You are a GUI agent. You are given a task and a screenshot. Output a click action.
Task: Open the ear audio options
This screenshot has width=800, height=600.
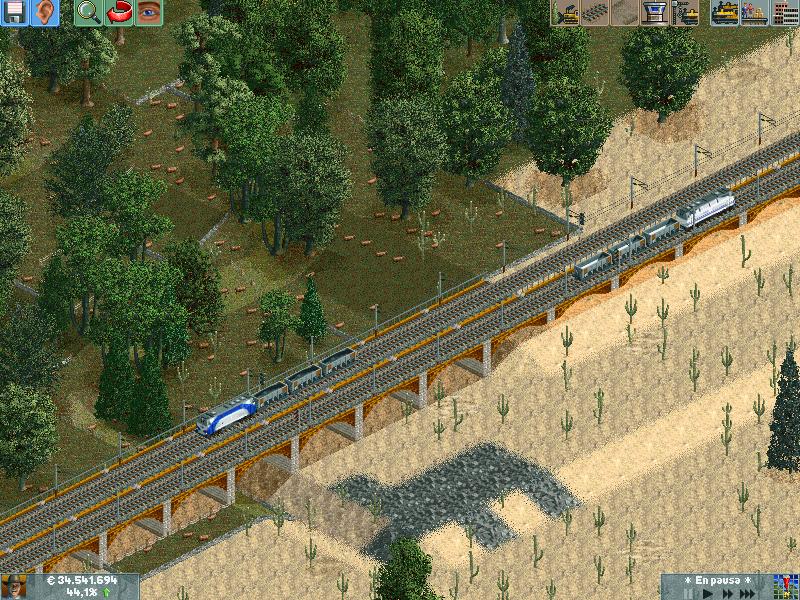[45, 12]
